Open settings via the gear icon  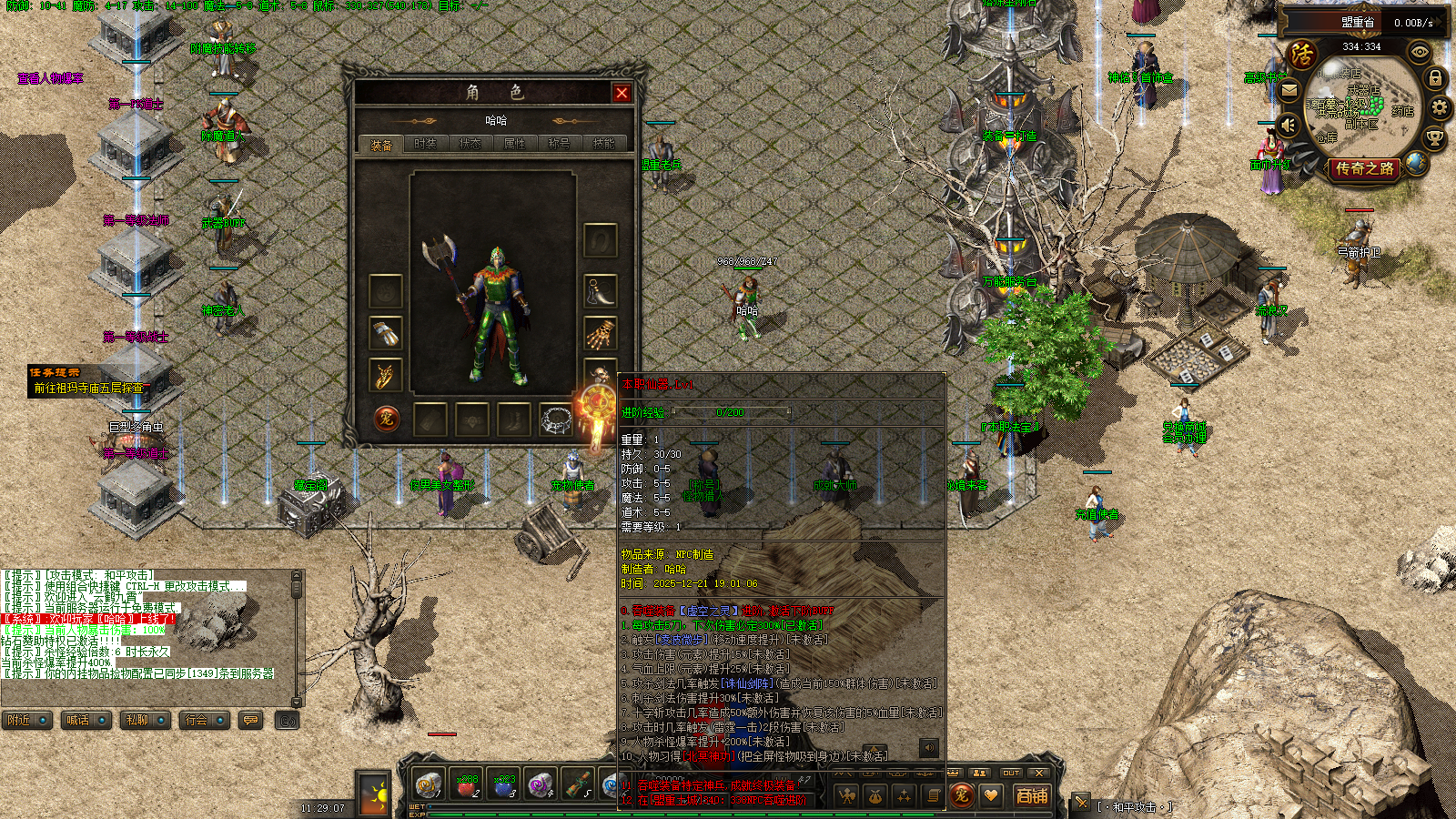(1440, 107)
